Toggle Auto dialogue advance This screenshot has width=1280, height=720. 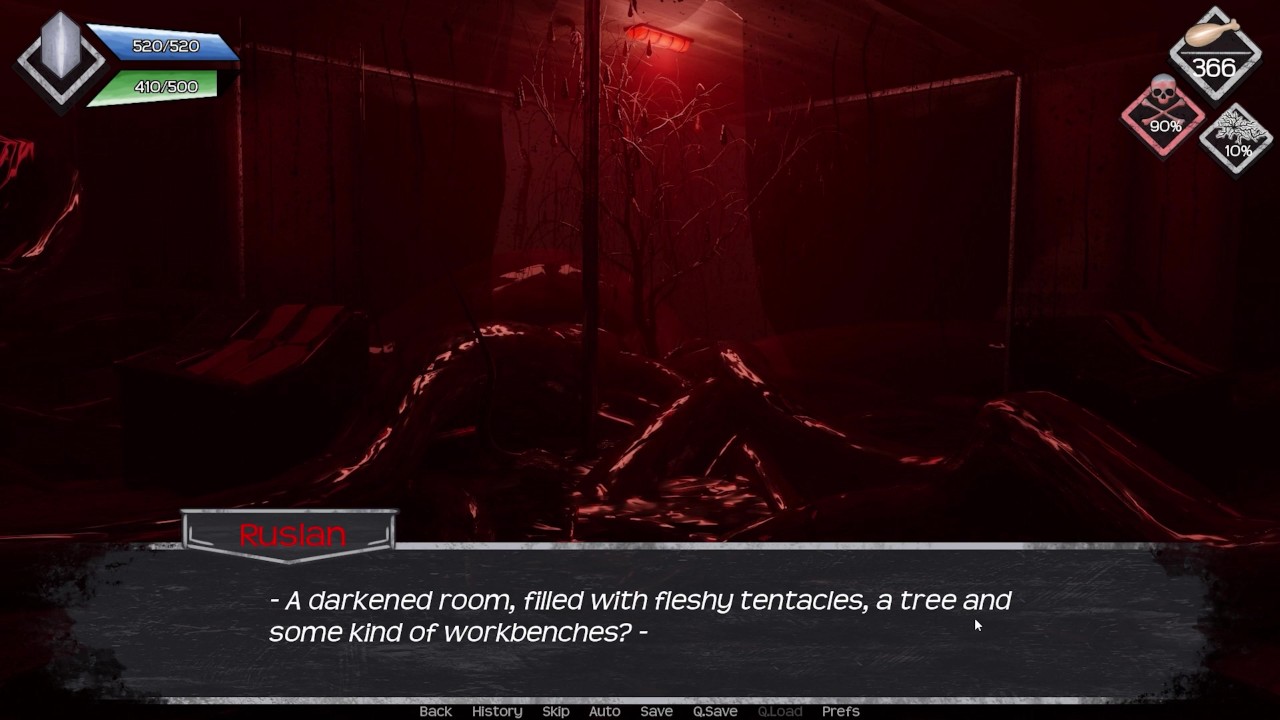click(604, 711)
